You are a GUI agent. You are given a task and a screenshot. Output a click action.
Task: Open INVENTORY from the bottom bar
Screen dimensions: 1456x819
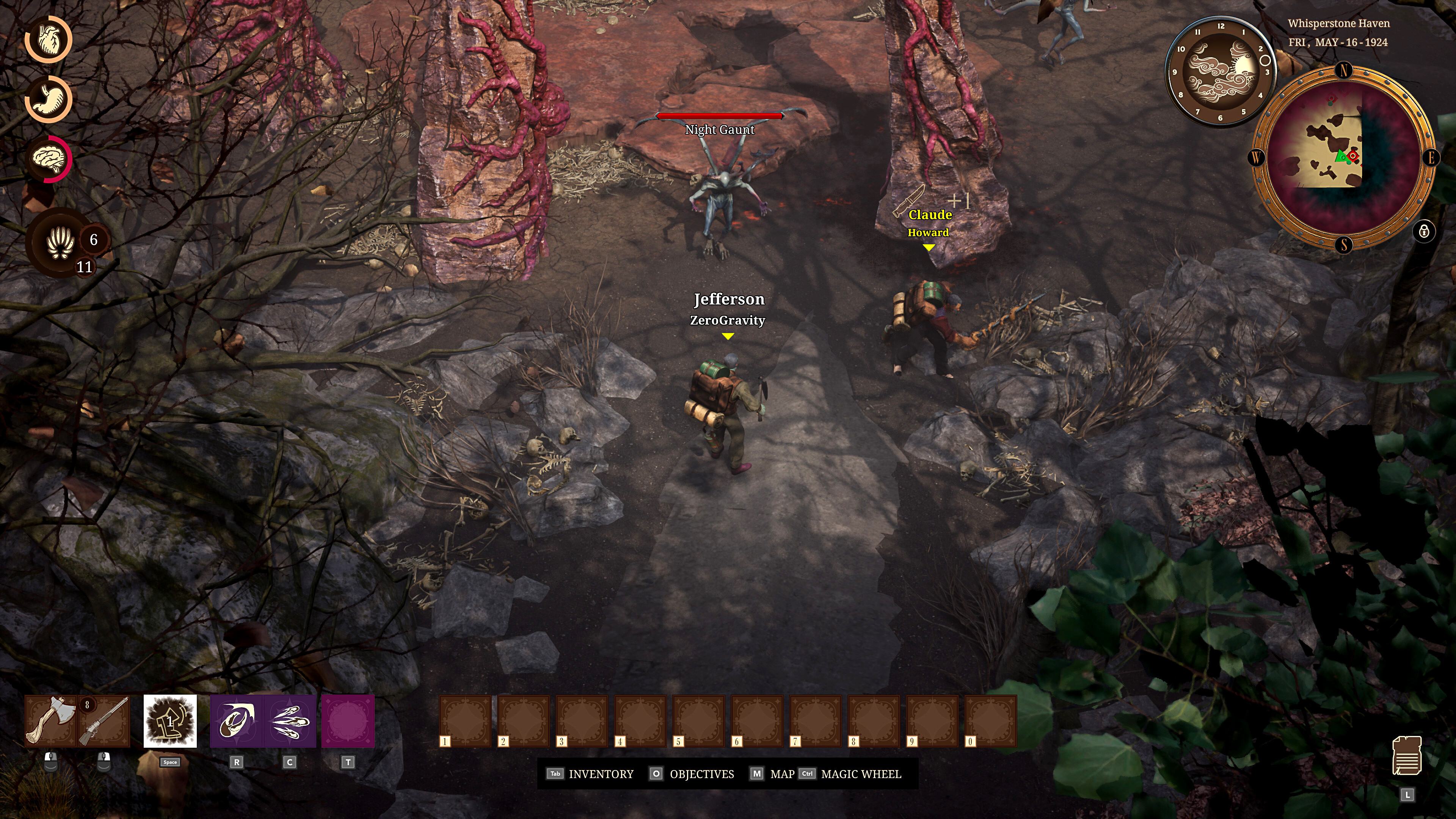601,774
